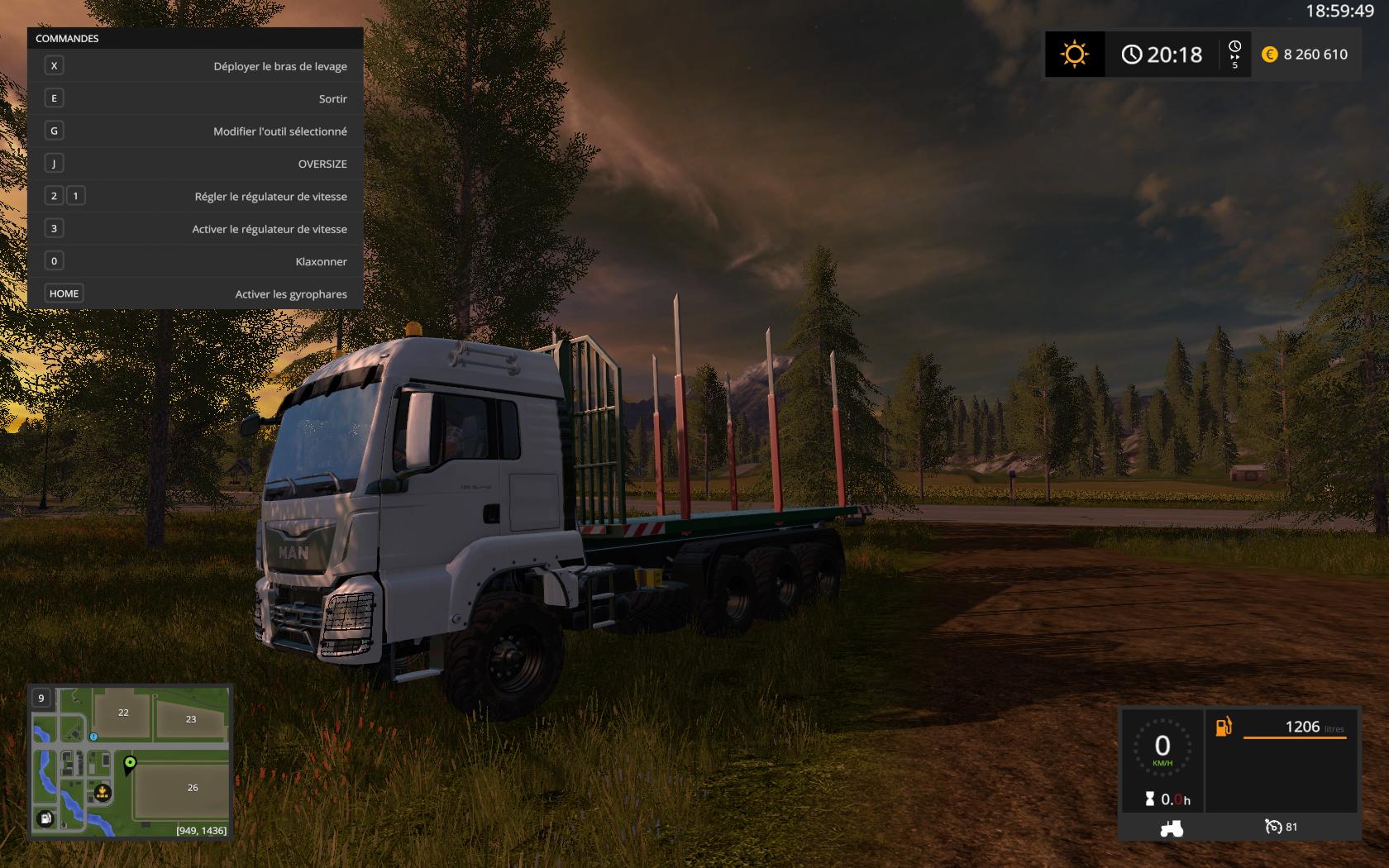
Task: Open the minimap in the corner
Action: [130, 761]
